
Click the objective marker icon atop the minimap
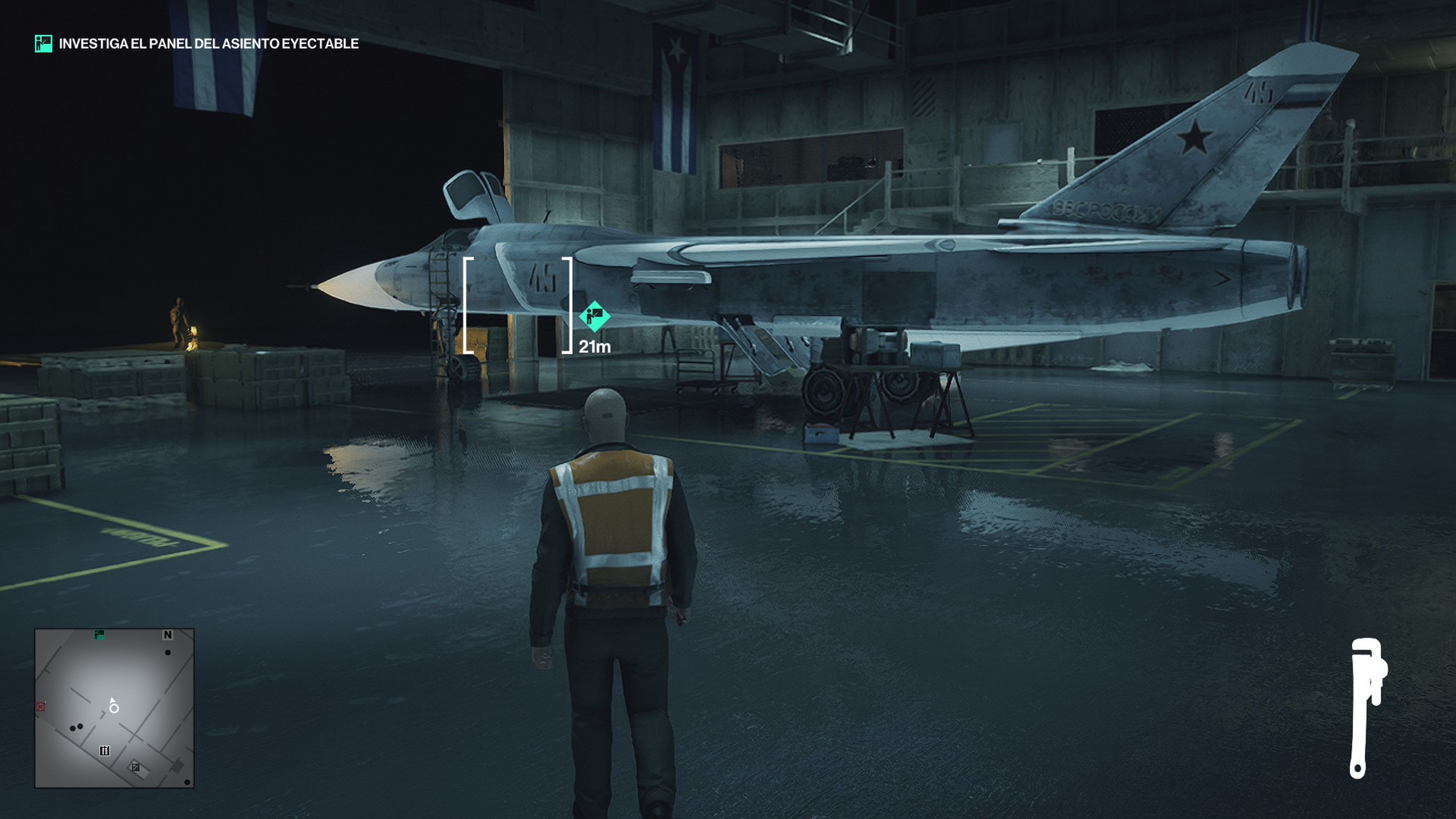point(99,635)
